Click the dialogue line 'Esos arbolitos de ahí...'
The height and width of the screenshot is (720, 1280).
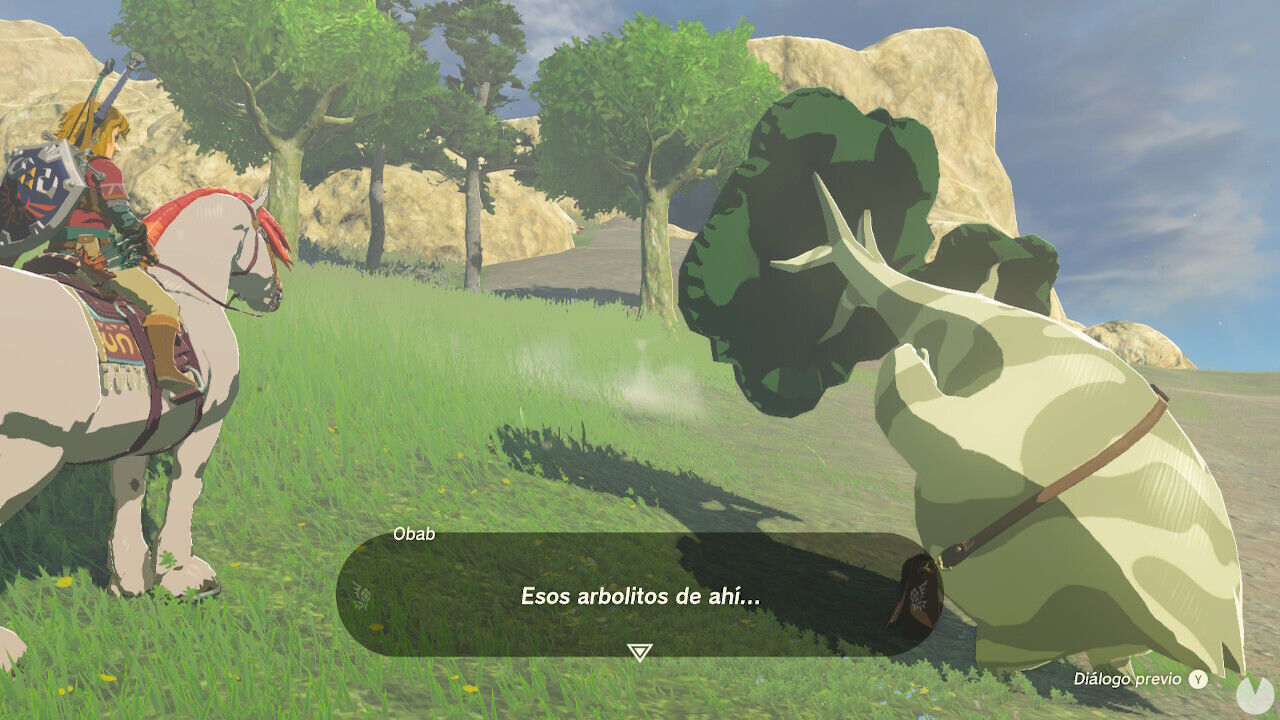coord(637,595)
